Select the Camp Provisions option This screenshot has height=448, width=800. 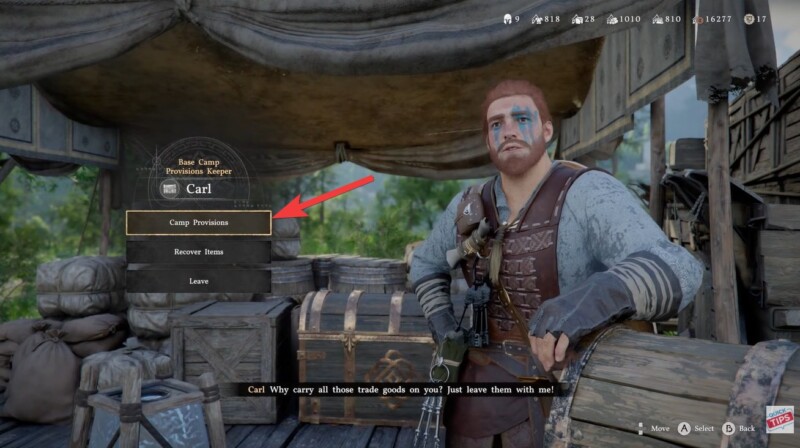click(198, 222)
